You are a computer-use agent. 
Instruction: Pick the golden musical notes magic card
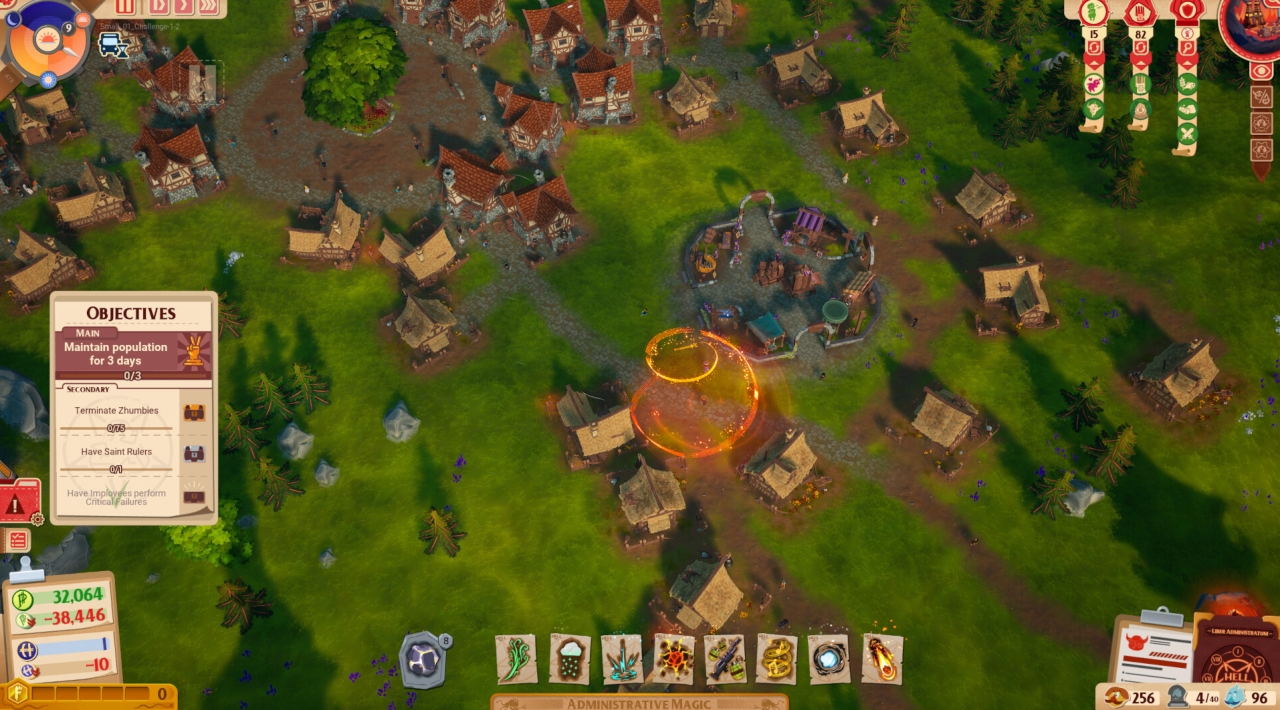[777, 659]
